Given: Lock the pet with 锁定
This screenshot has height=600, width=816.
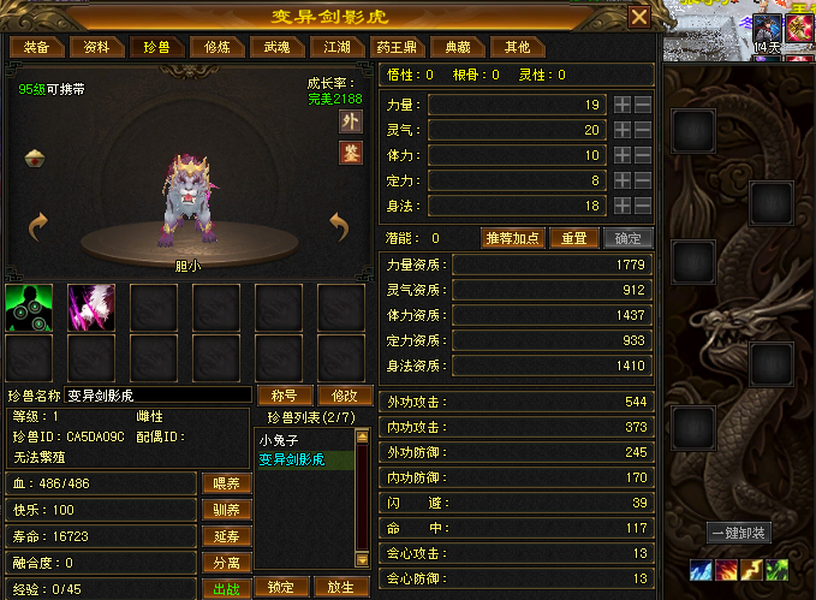Looking at the screenshot, I should point(281,587).
